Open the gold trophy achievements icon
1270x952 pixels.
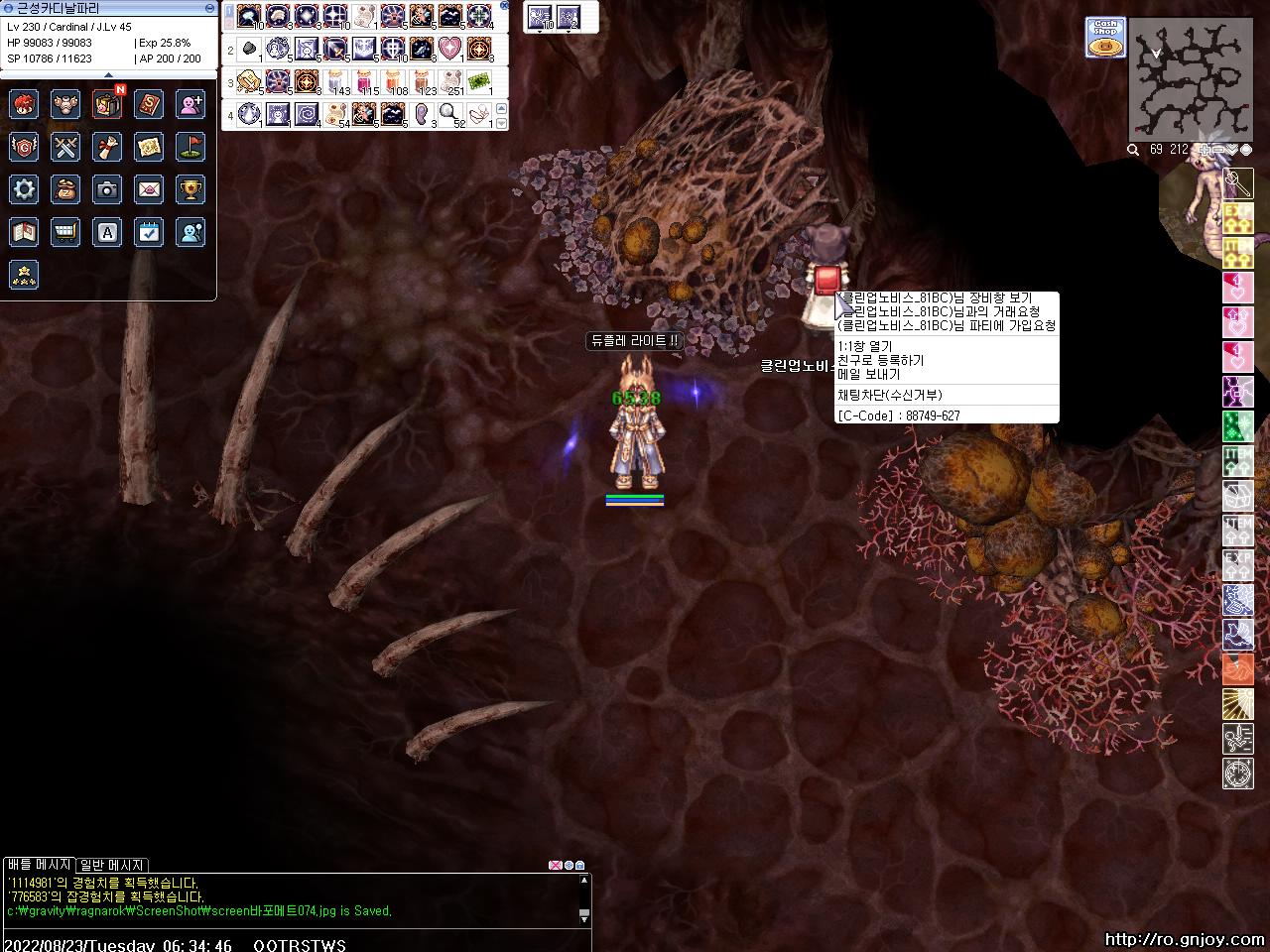(190, 188)
